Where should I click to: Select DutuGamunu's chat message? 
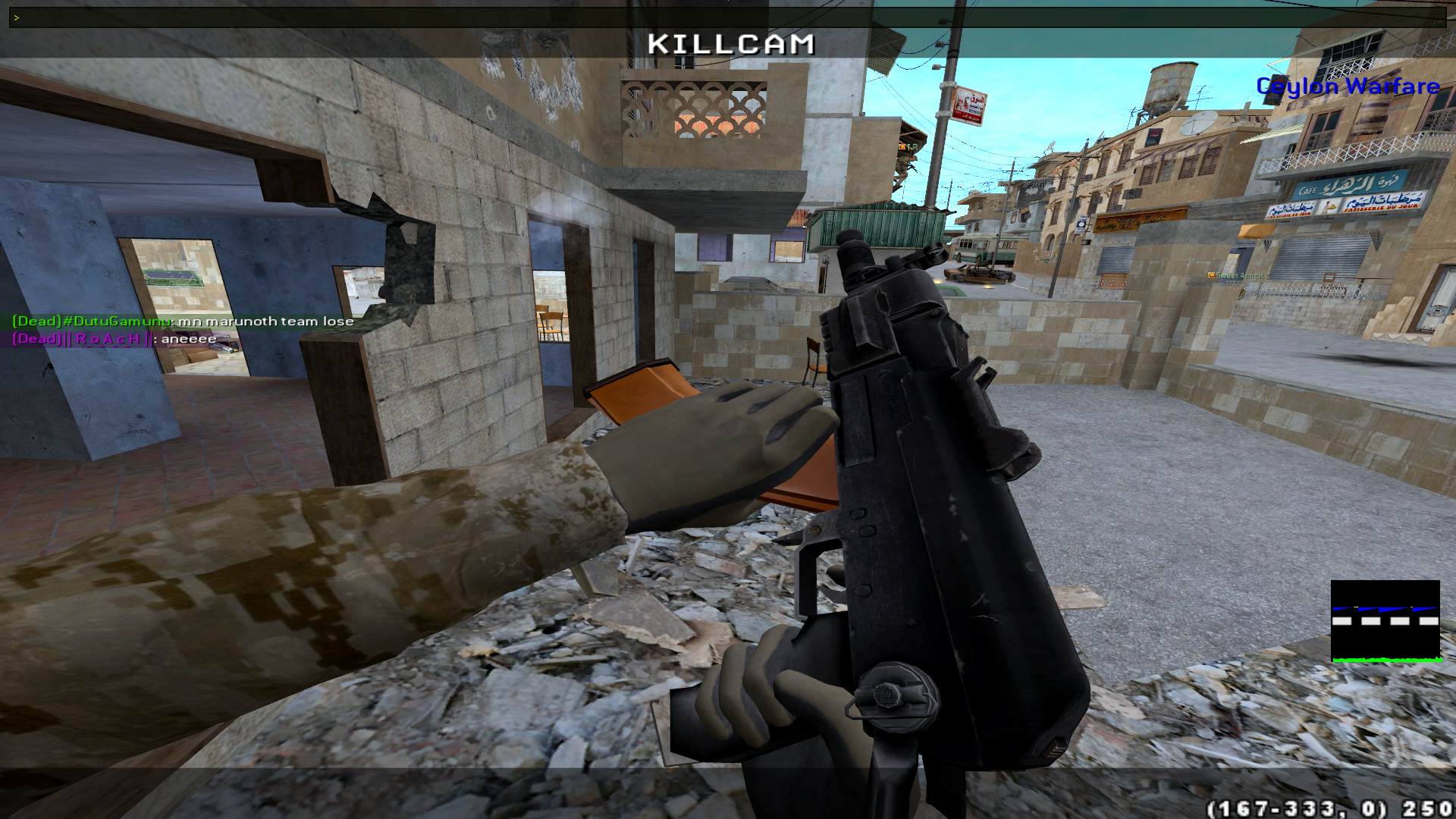pos(184,322)
